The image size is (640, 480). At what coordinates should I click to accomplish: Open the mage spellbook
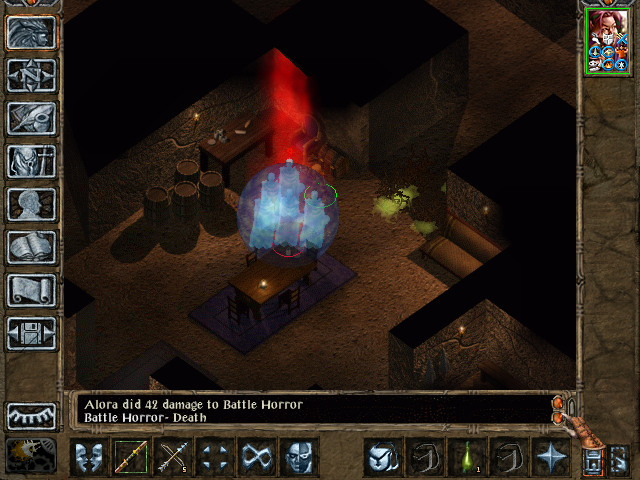point(32,247)
